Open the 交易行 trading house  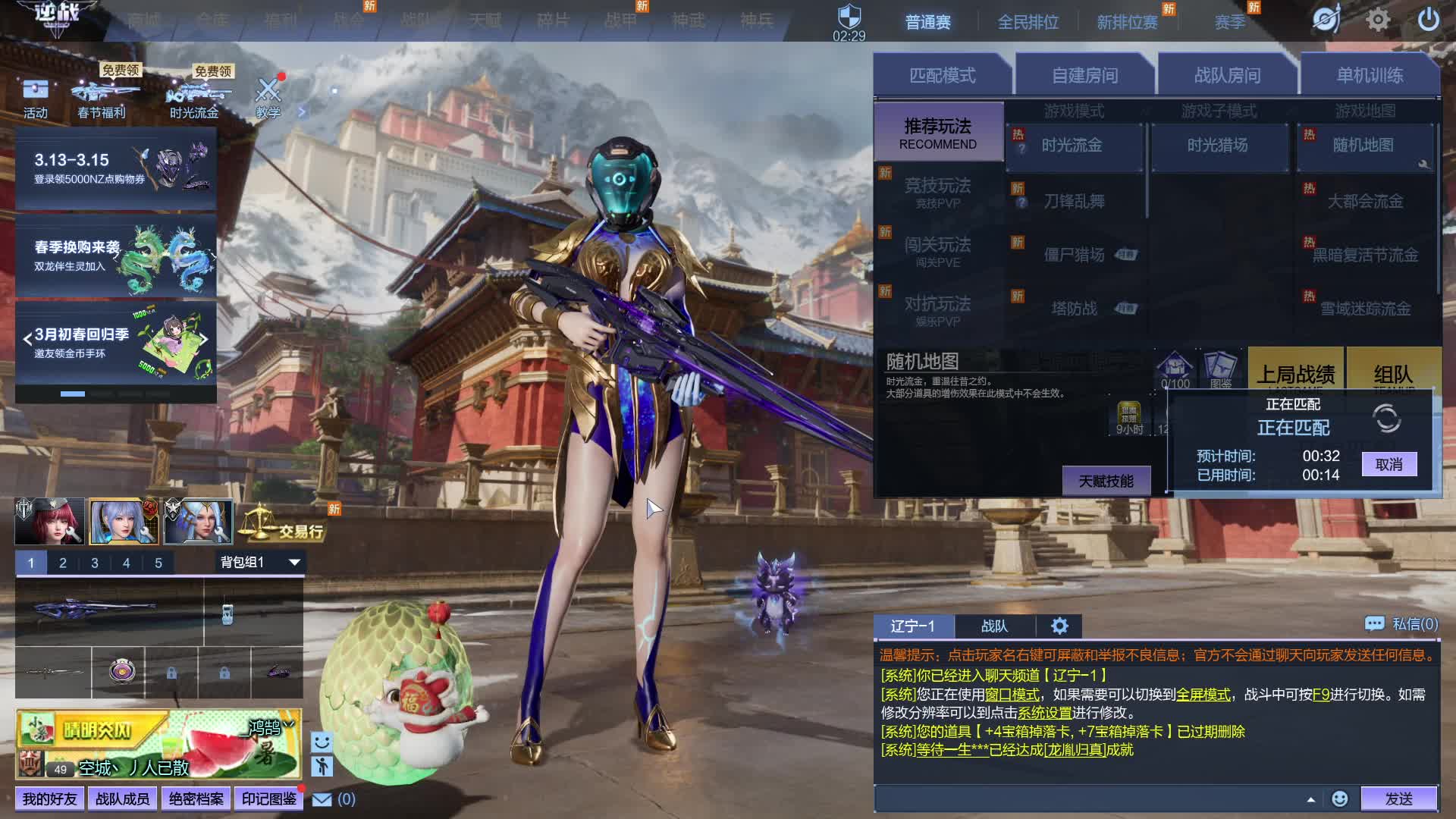point(284,525)
